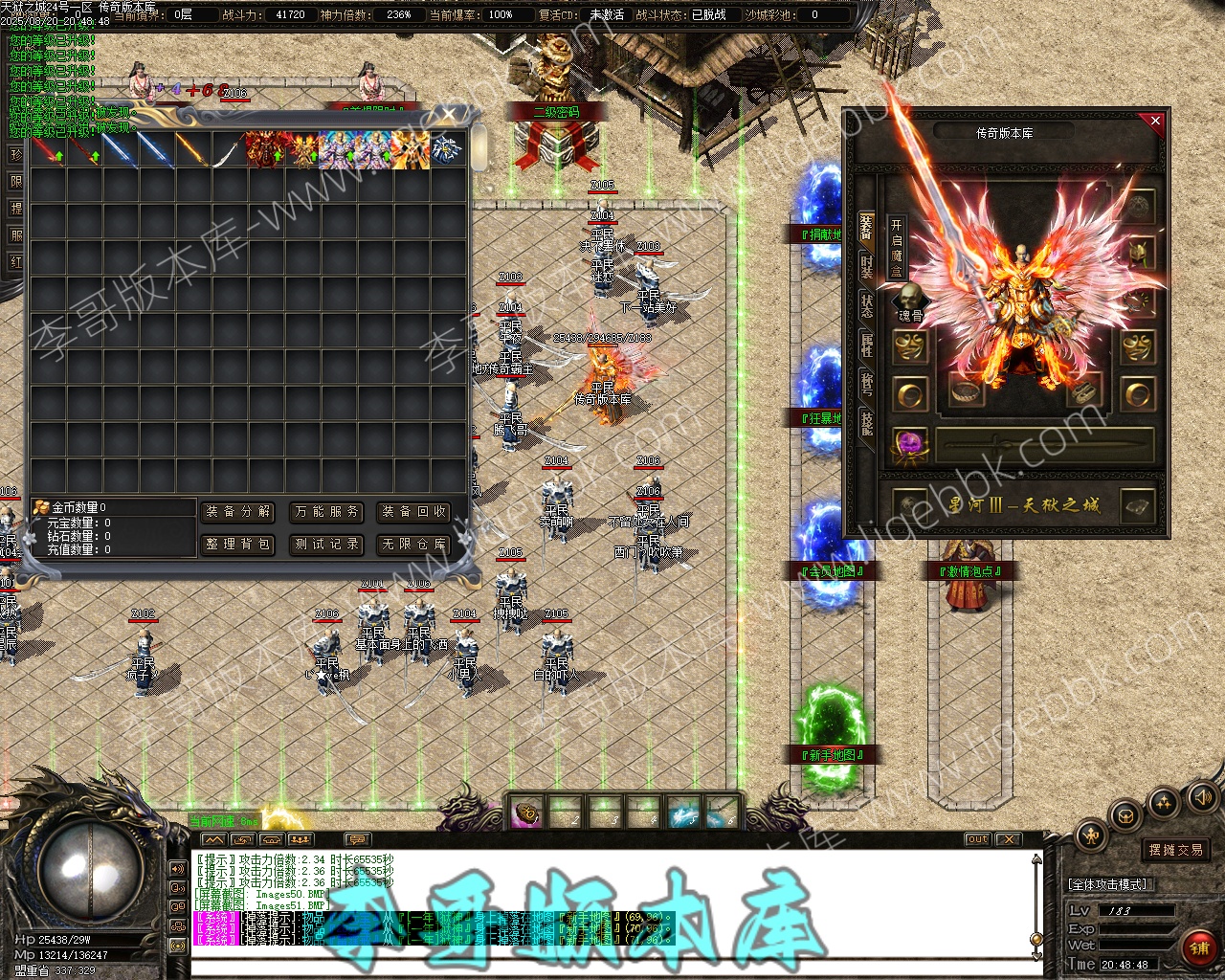The image size is (1225, 980).
Task: Switch to the 属性 tab
Action: tap(866, 345)
